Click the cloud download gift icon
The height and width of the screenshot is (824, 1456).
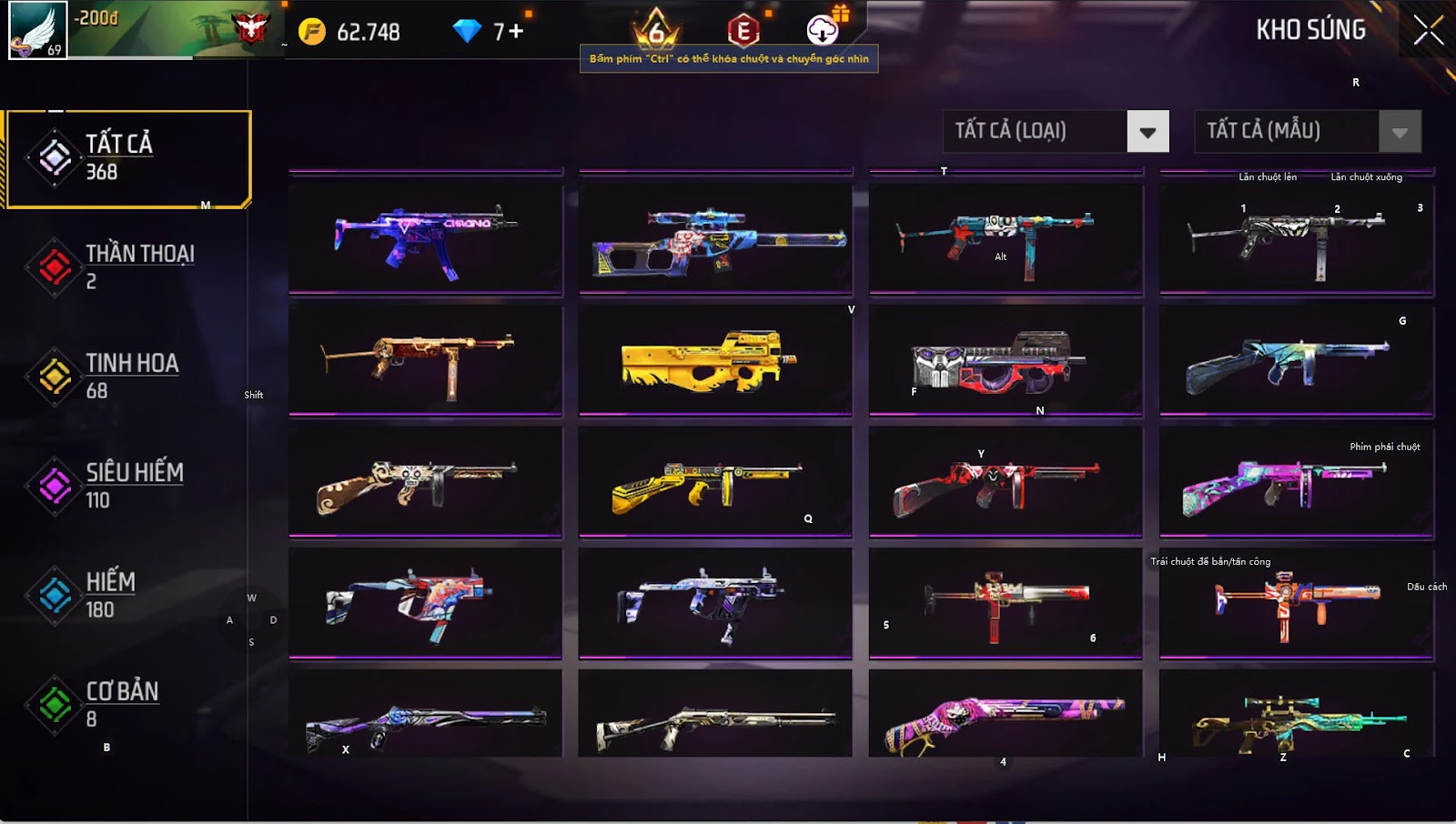pyautogui.click(x=823, y=30)
